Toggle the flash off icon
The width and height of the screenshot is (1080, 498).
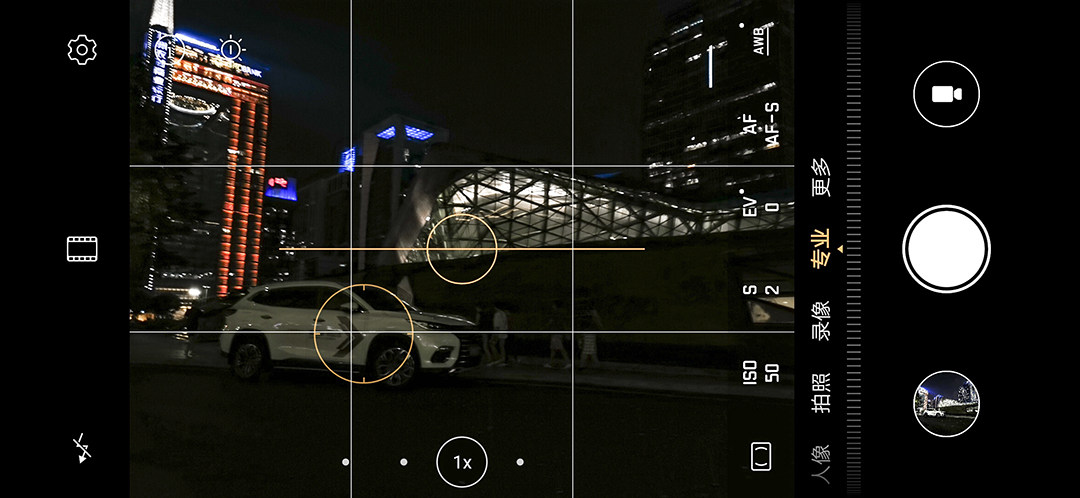click(82, 449)
